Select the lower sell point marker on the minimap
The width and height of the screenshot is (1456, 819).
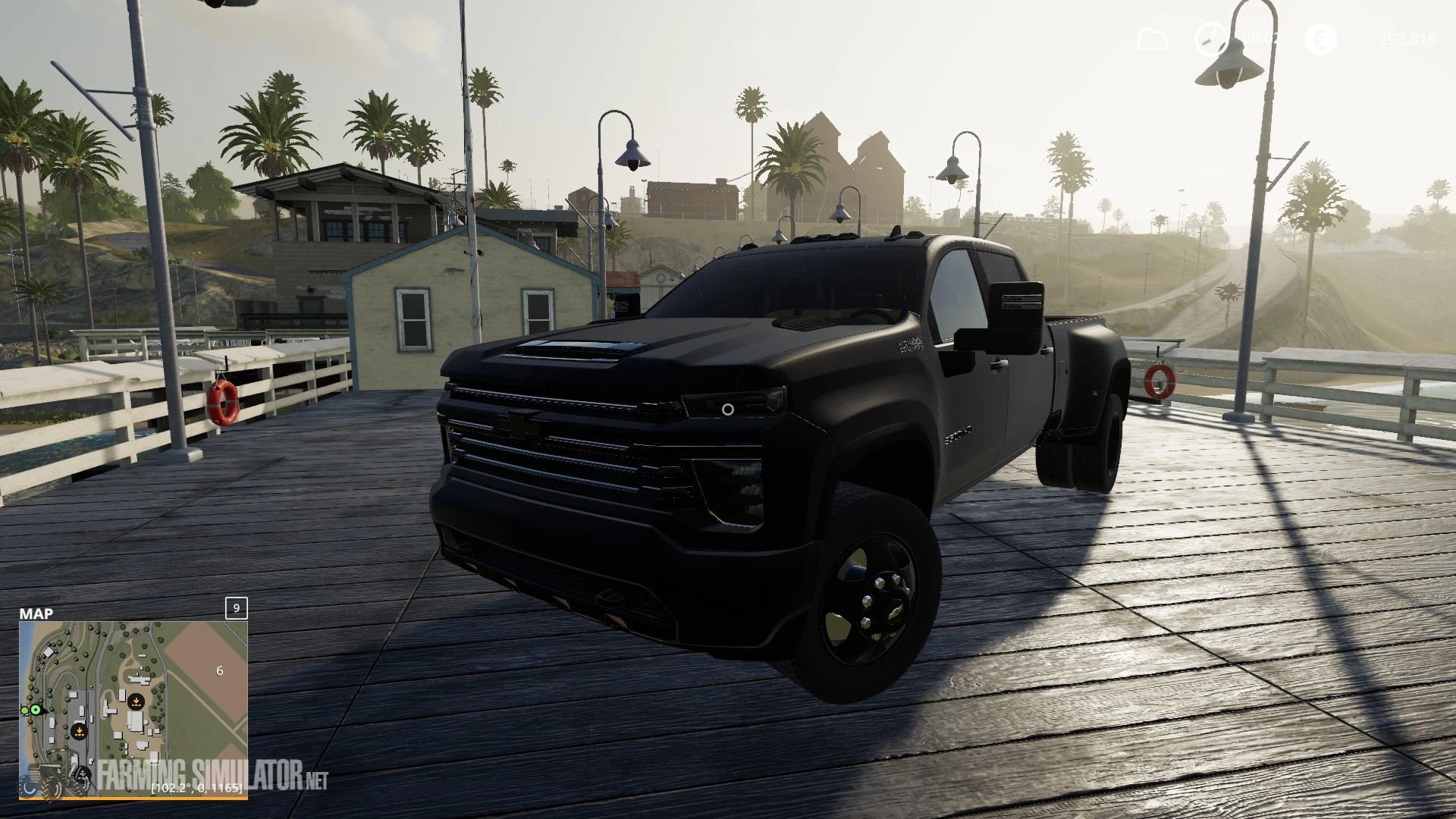click(x=80, y=732)
